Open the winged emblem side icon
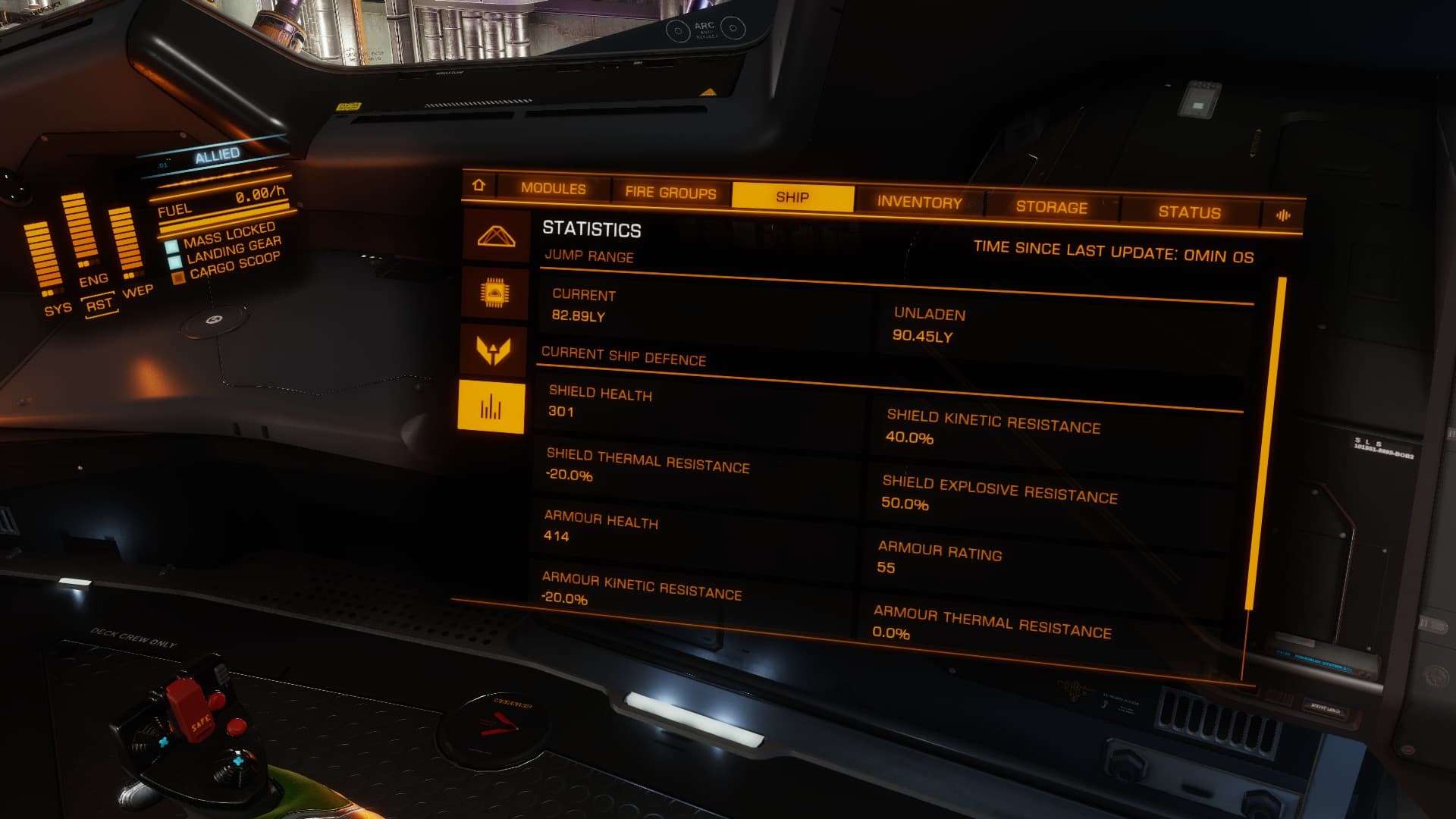 click(494, 350)
